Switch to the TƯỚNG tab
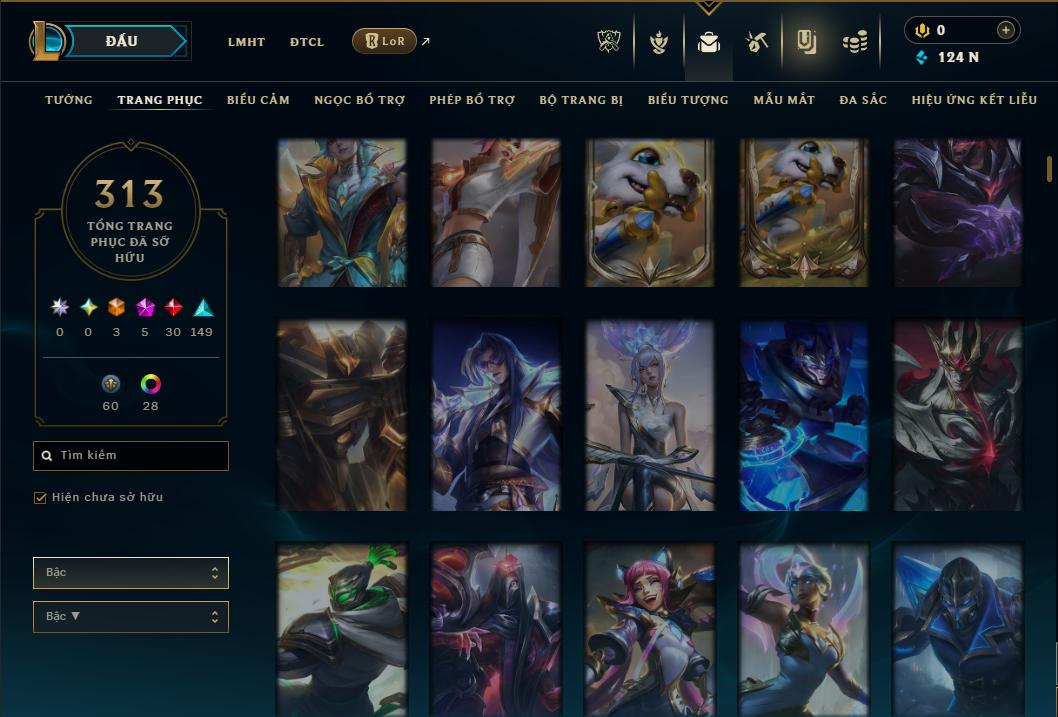The width and height of the screenshot is (1058, 717). [x=69, y=100]
